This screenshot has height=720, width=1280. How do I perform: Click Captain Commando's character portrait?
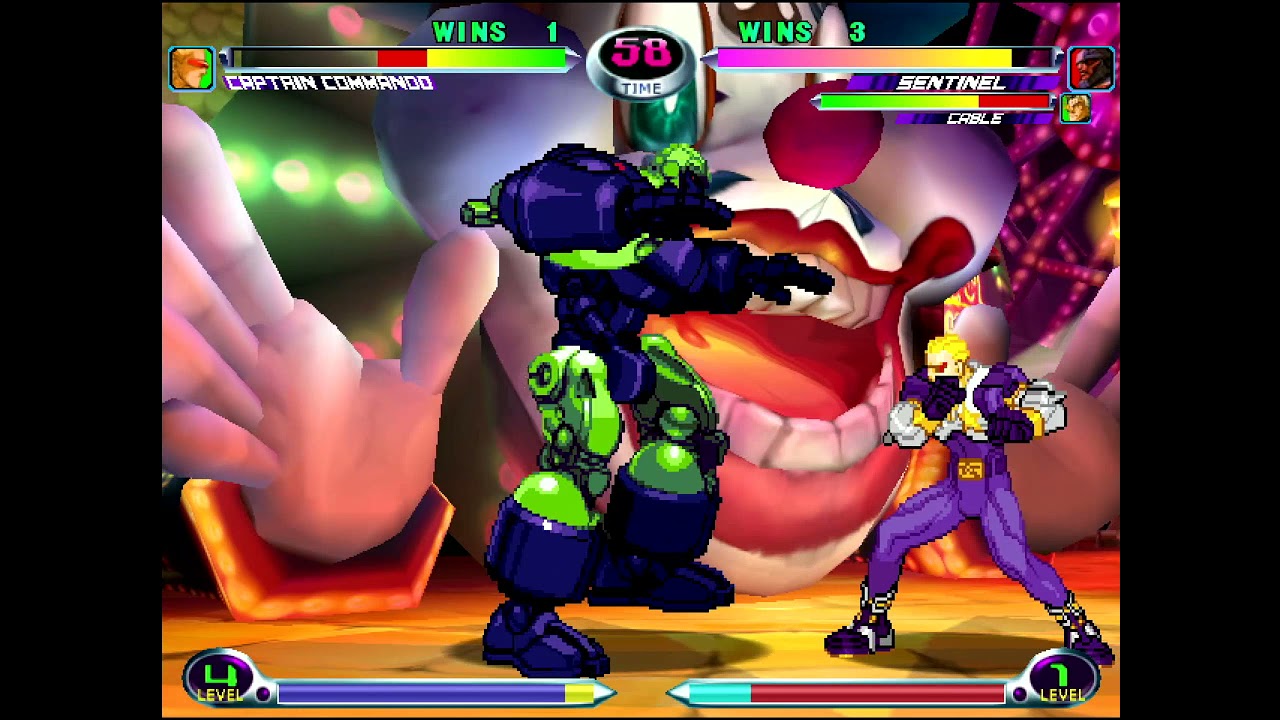click(191, 68)
